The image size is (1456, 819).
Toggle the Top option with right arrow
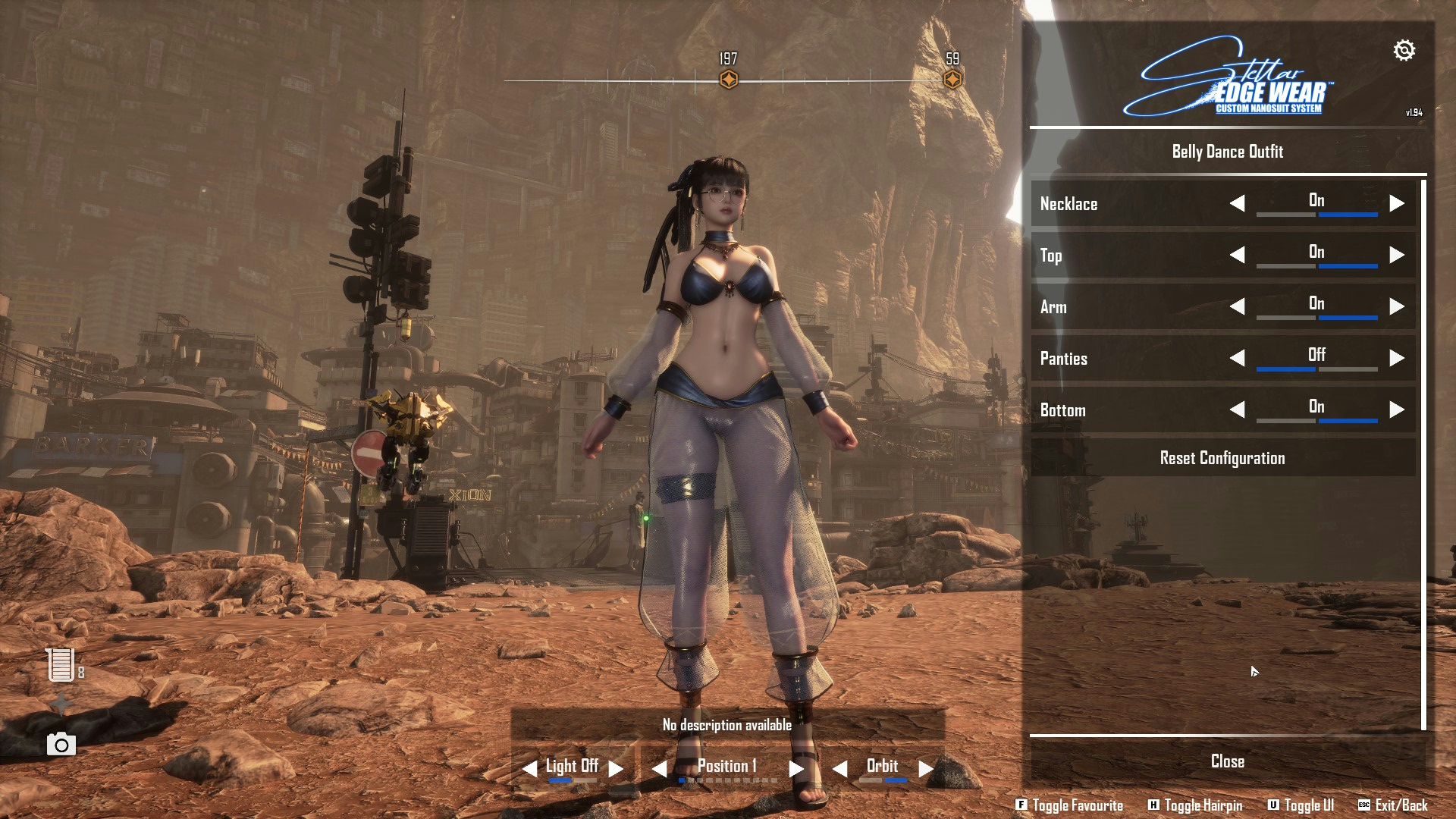coord(1397,255)
